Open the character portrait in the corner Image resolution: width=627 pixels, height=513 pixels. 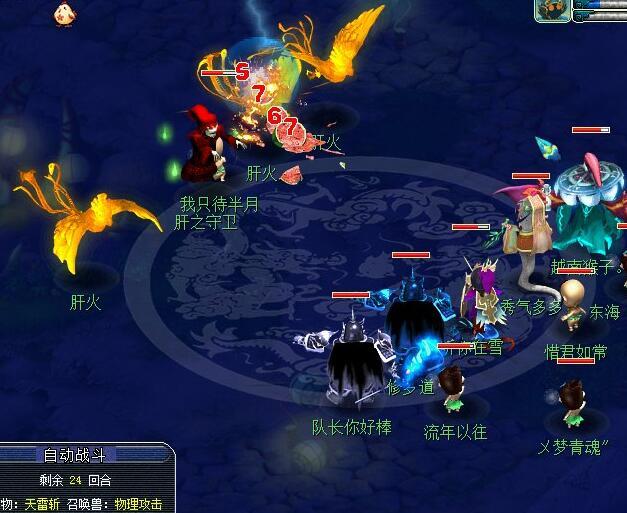(552, 10)
